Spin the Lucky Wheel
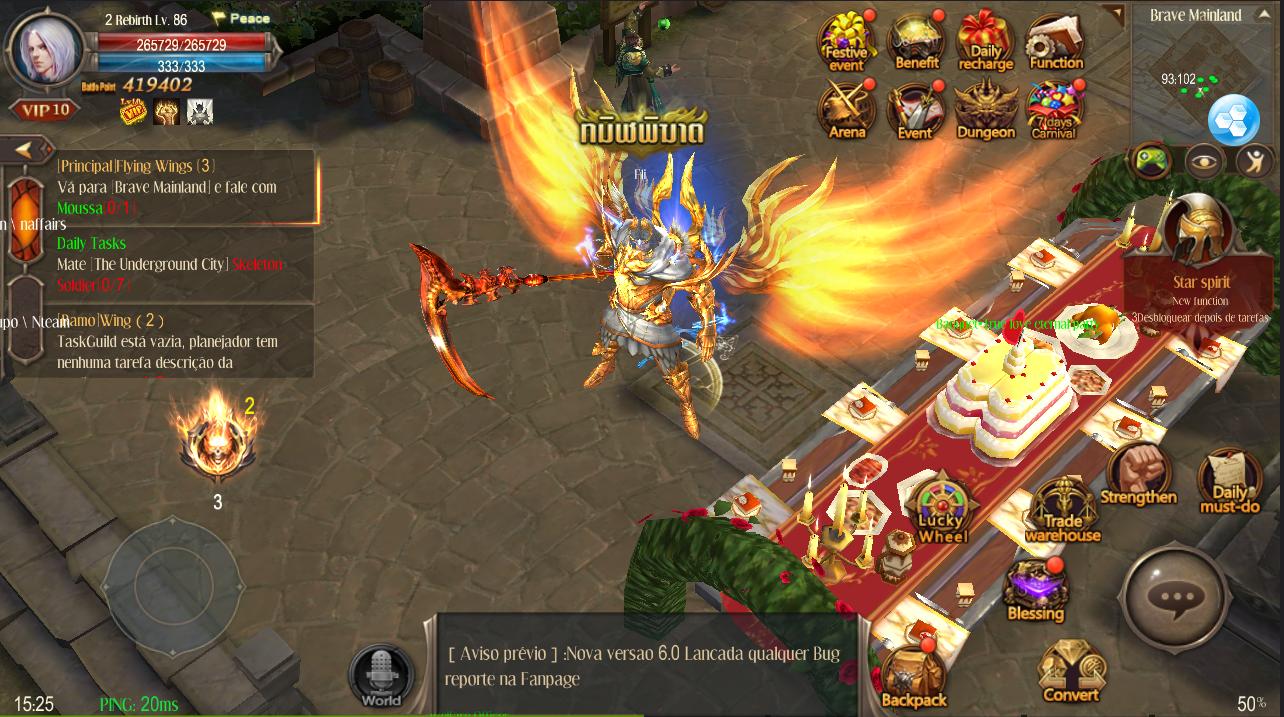Viewport: 1284px width, 717px height. pos(942,512)
